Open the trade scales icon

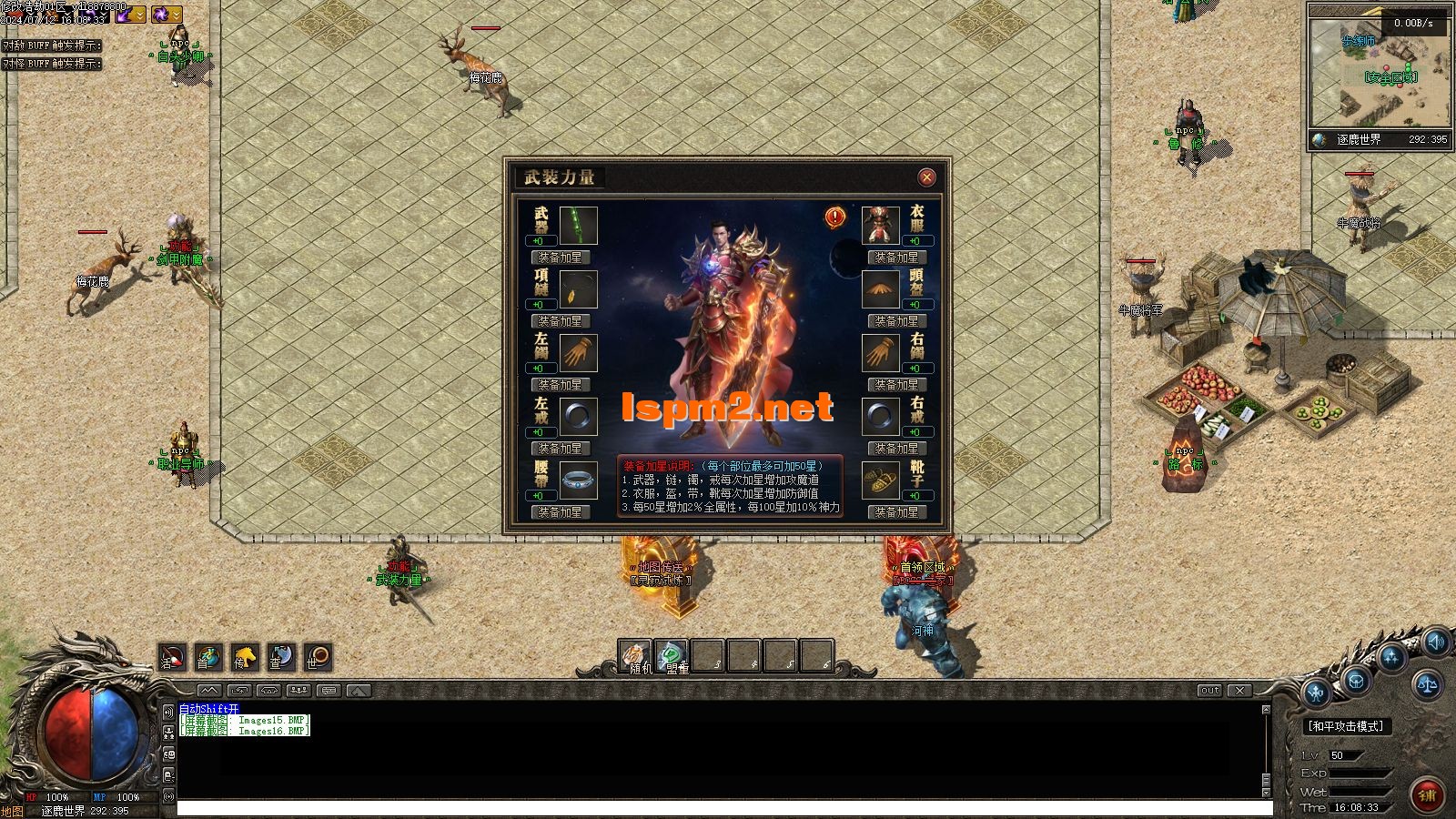point(1427,683)
